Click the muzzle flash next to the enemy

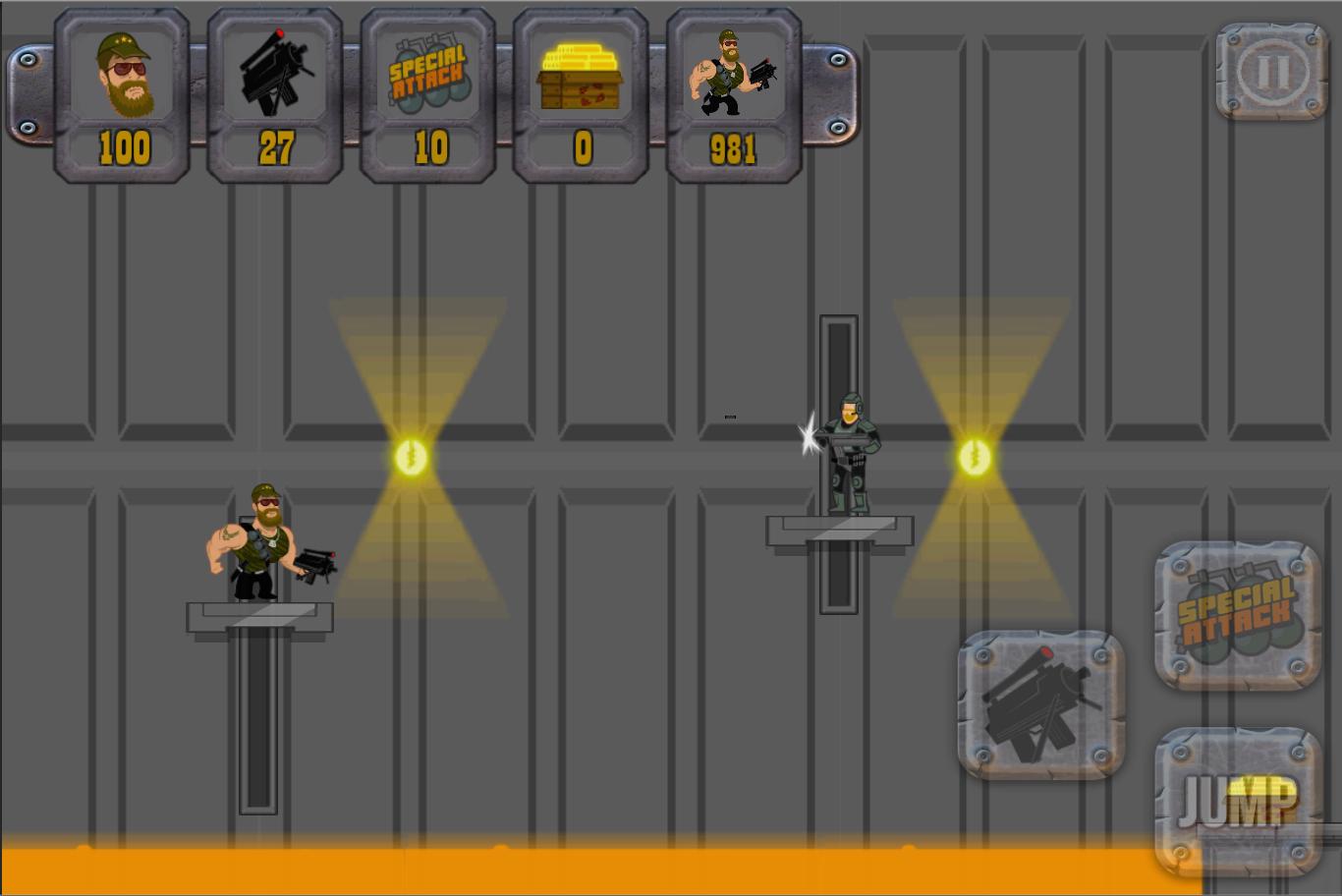tap(810, 439)
